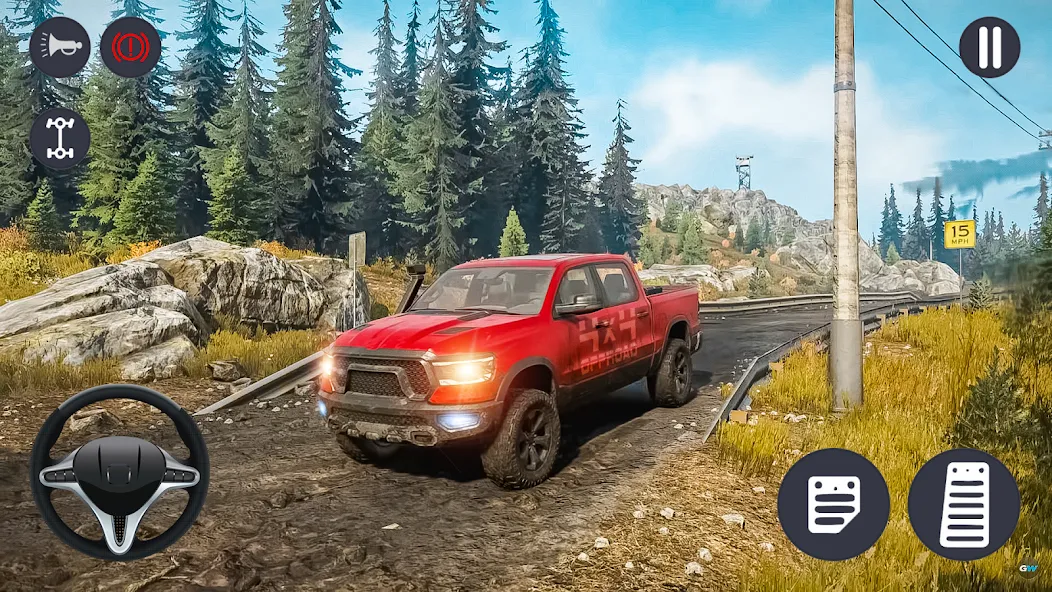Tap the brake pedal
1052x592 pixels.
tap(833, 503)
